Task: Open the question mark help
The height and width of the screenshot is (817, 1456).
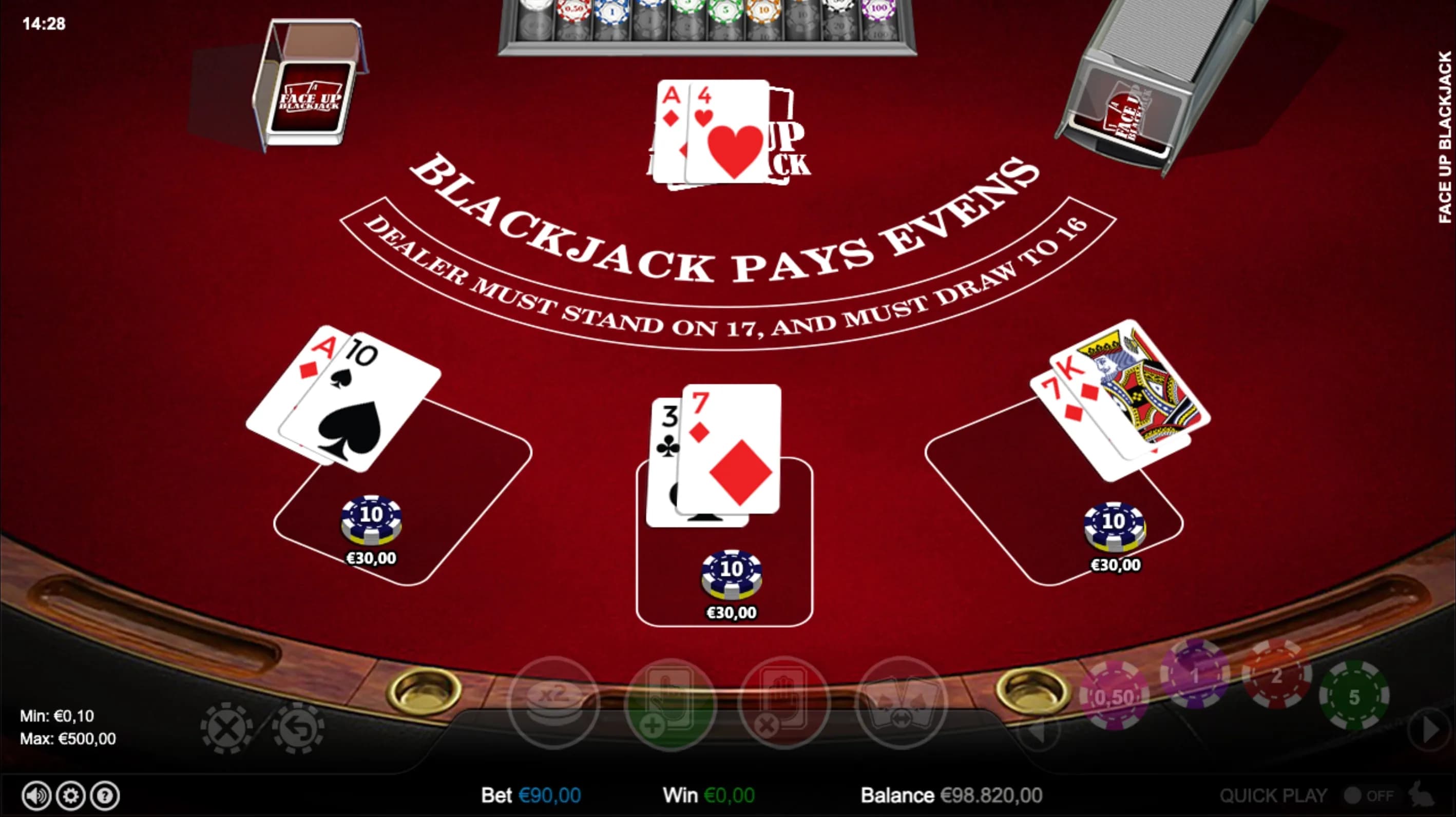Action: 105,795
